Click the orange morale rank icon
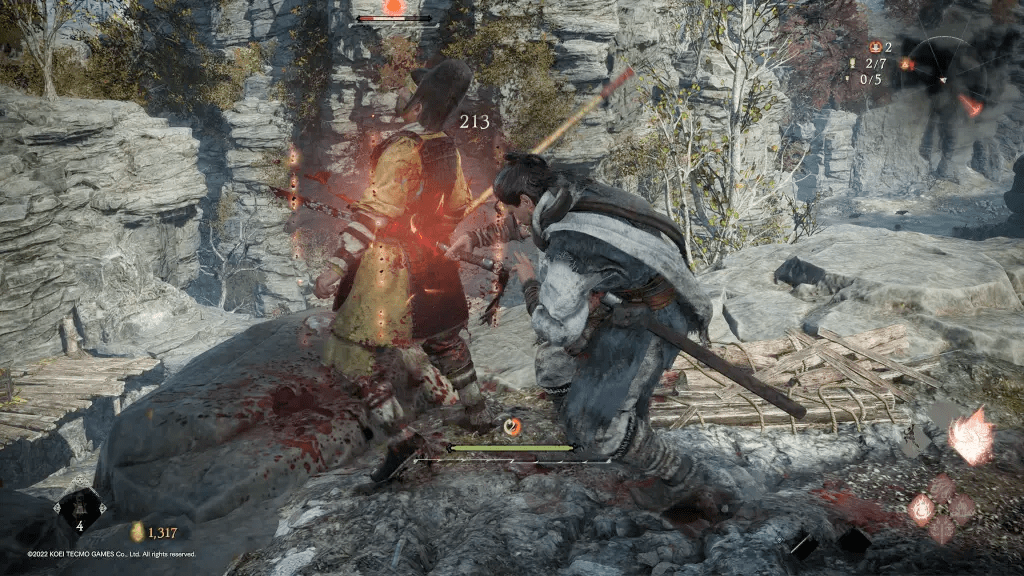The width and height of the screenshot is (1024, 576). click(x=877, y=47)
